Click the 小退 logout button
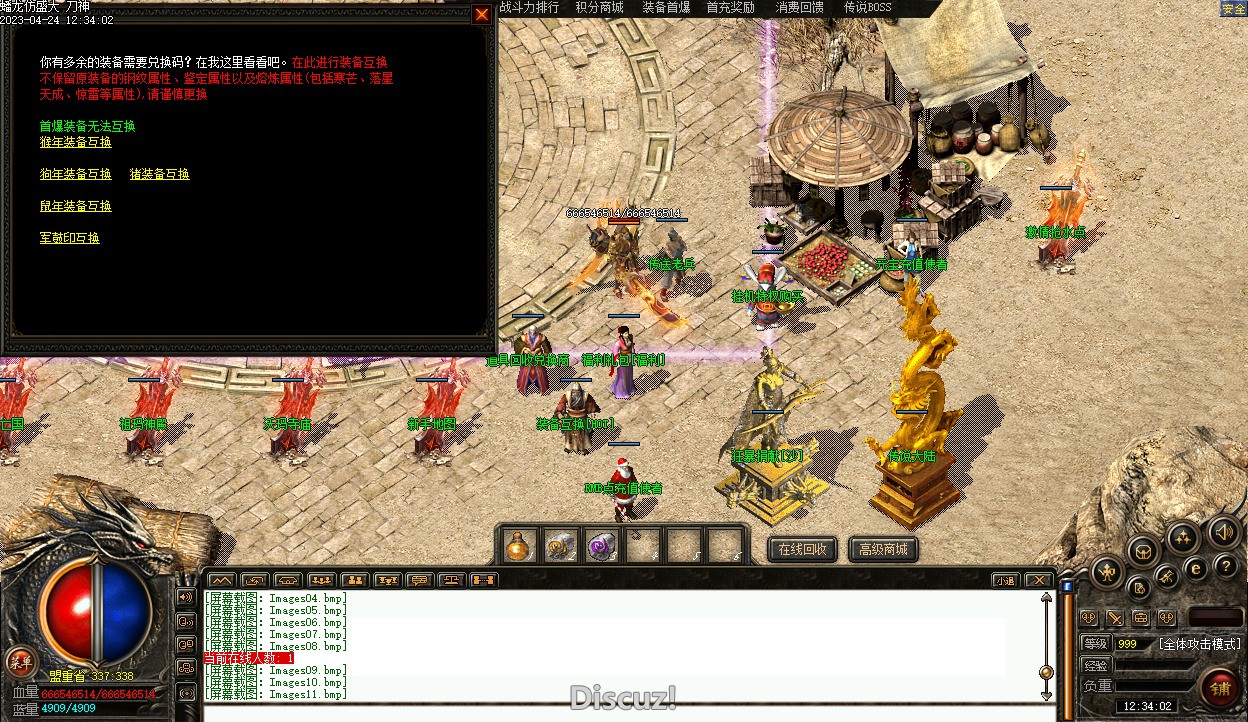 point(1006,580)
